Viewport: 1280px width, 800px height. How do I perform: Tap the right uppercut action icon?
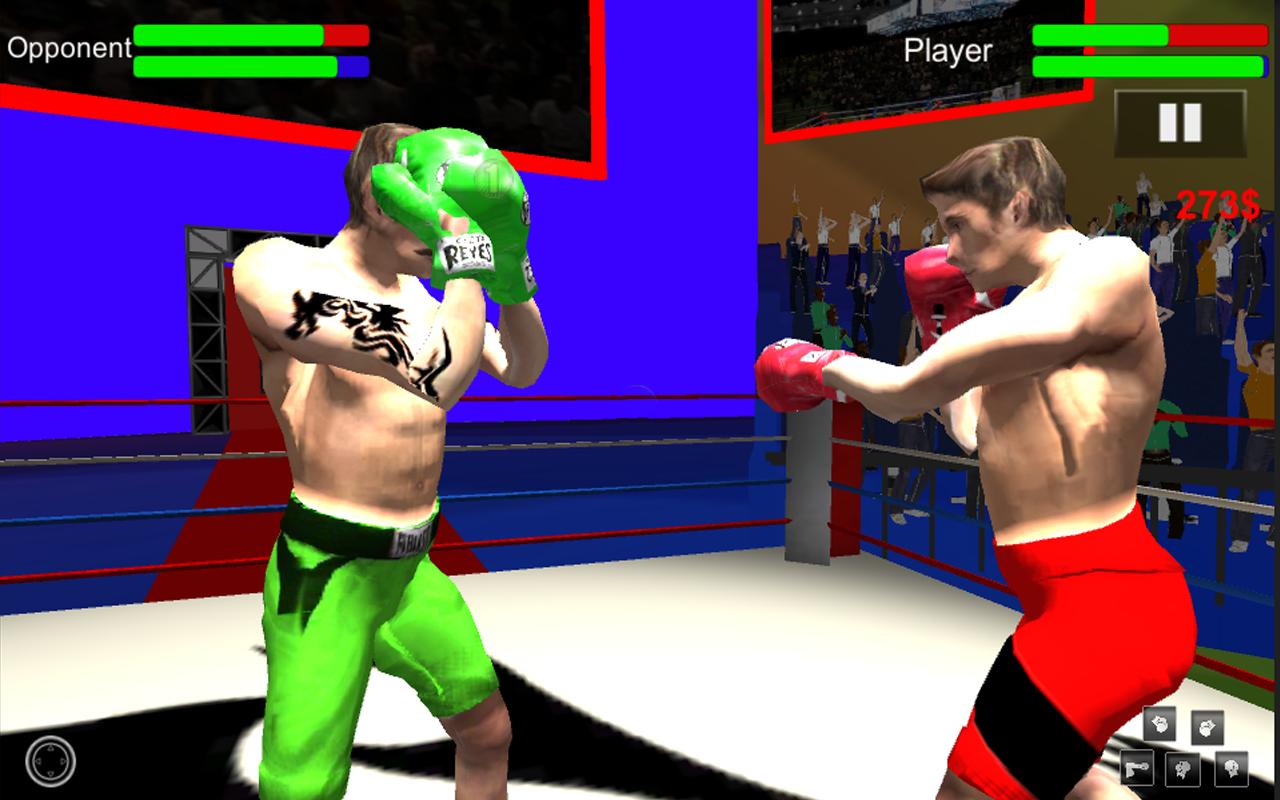pos(1231,769)
